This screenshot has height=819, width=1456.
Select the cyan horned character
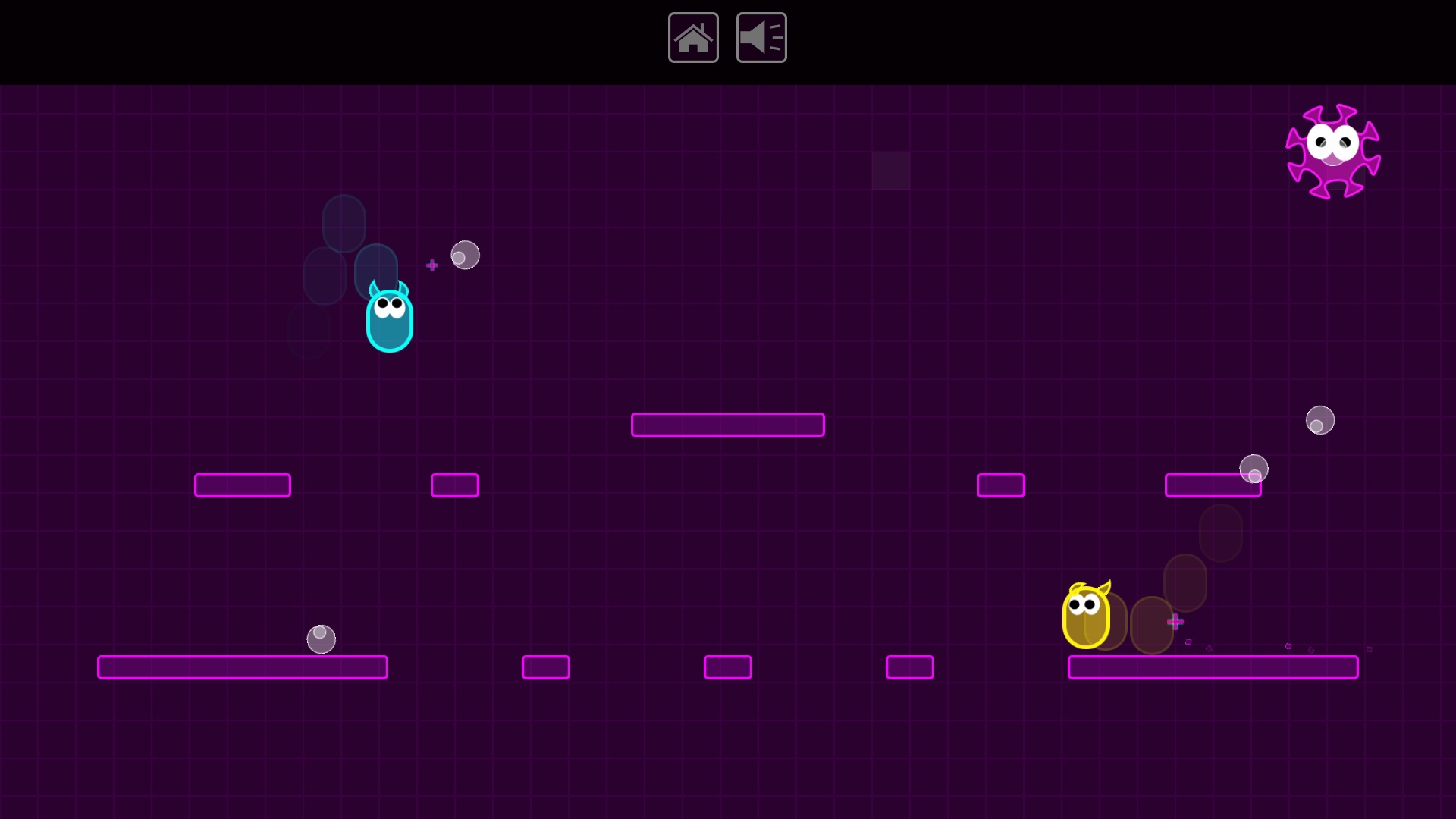point(390,318)
